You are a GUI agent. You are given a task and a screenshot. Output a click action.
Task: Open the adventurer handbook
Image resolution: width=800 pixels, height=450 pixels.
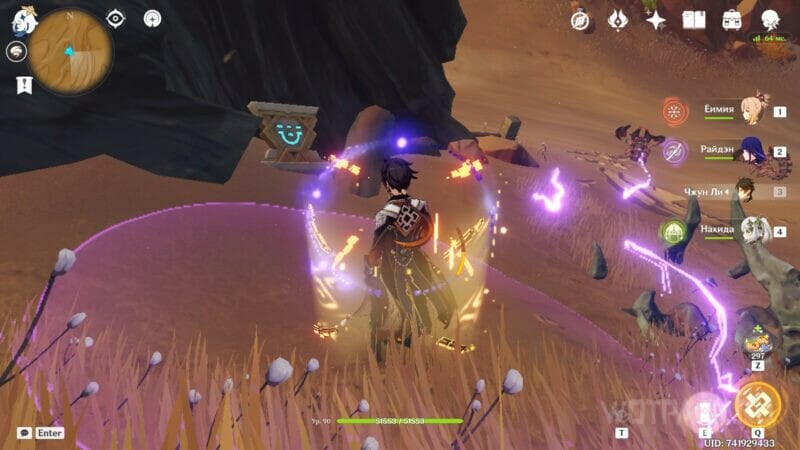[694, 20]
